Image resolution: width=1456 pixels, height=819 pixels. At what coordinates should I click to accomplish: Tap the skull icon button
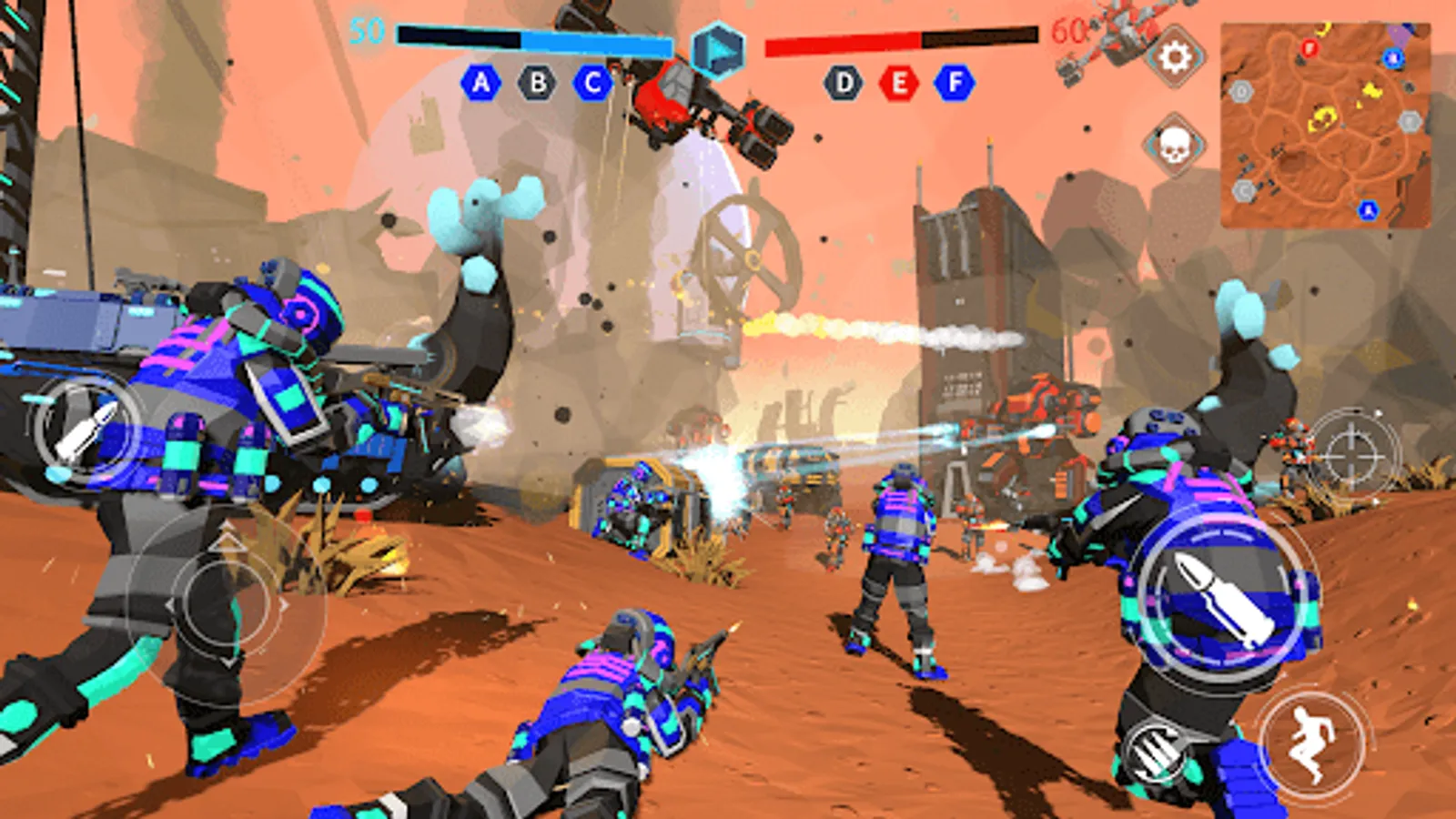[x=1174, y=146]
